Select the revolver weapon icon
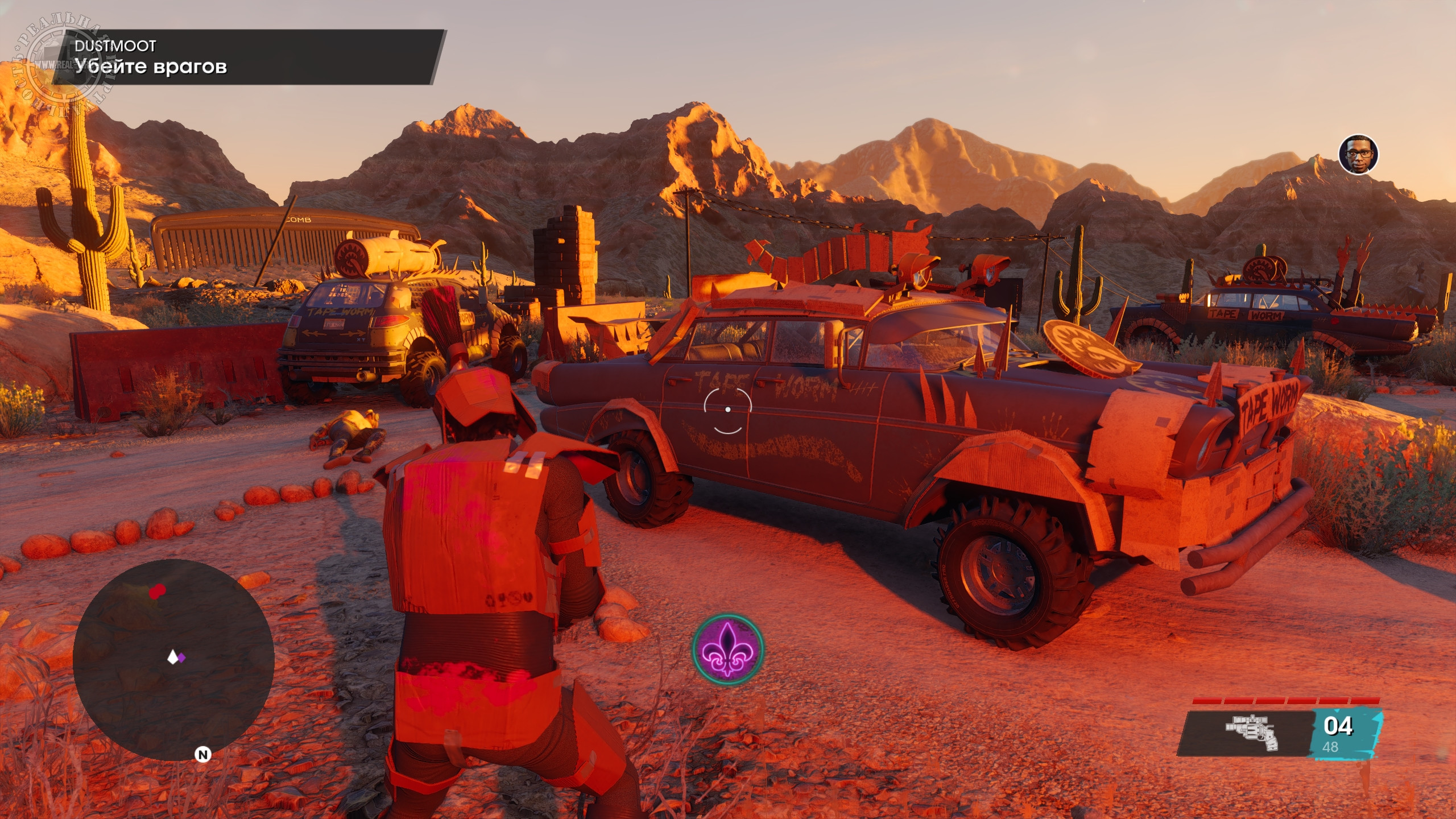Screen dimensions: 1456x819 click(x=1252, y=733)
